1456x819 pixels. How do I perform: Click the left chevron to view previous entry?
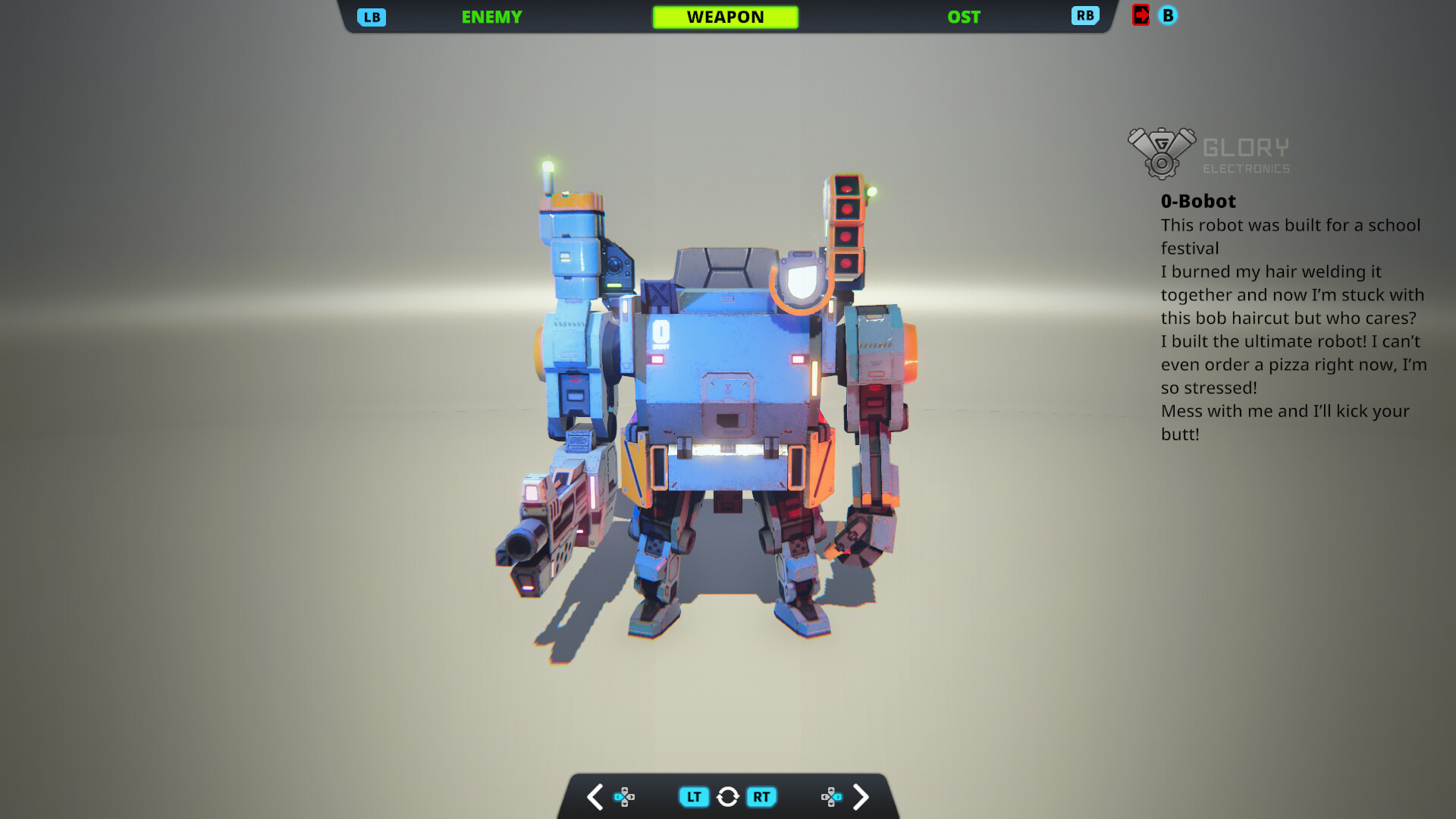point(595,796)
